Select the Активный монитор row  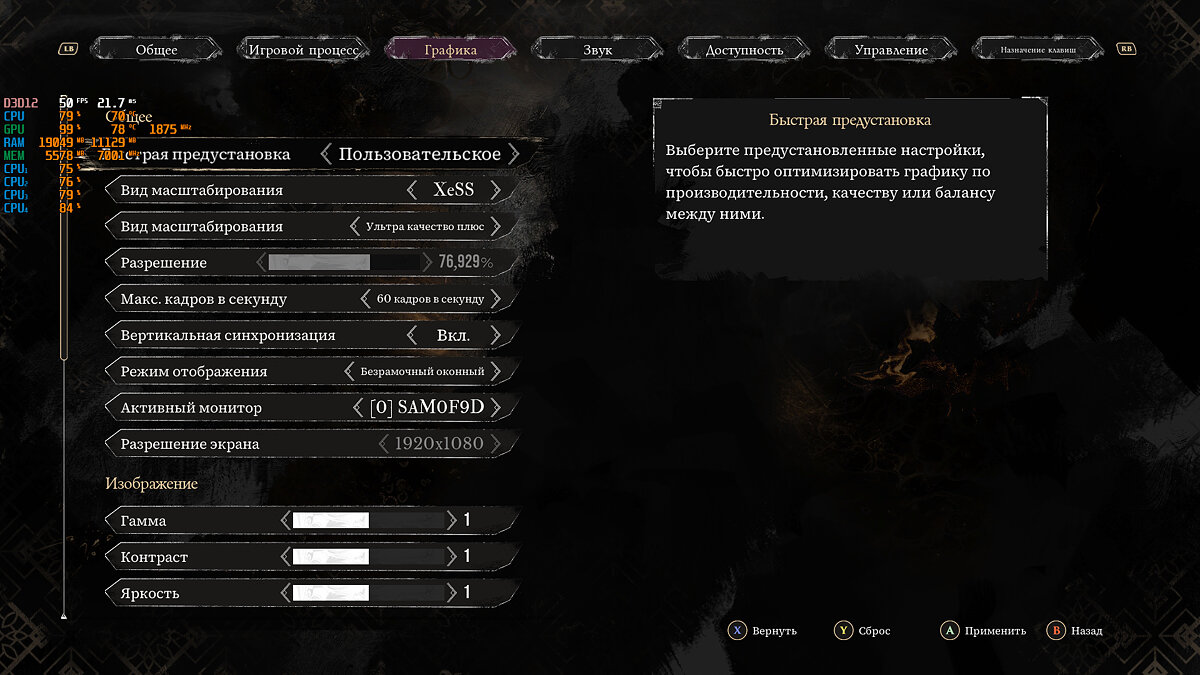pyautogui.click(x=310, y=408)
